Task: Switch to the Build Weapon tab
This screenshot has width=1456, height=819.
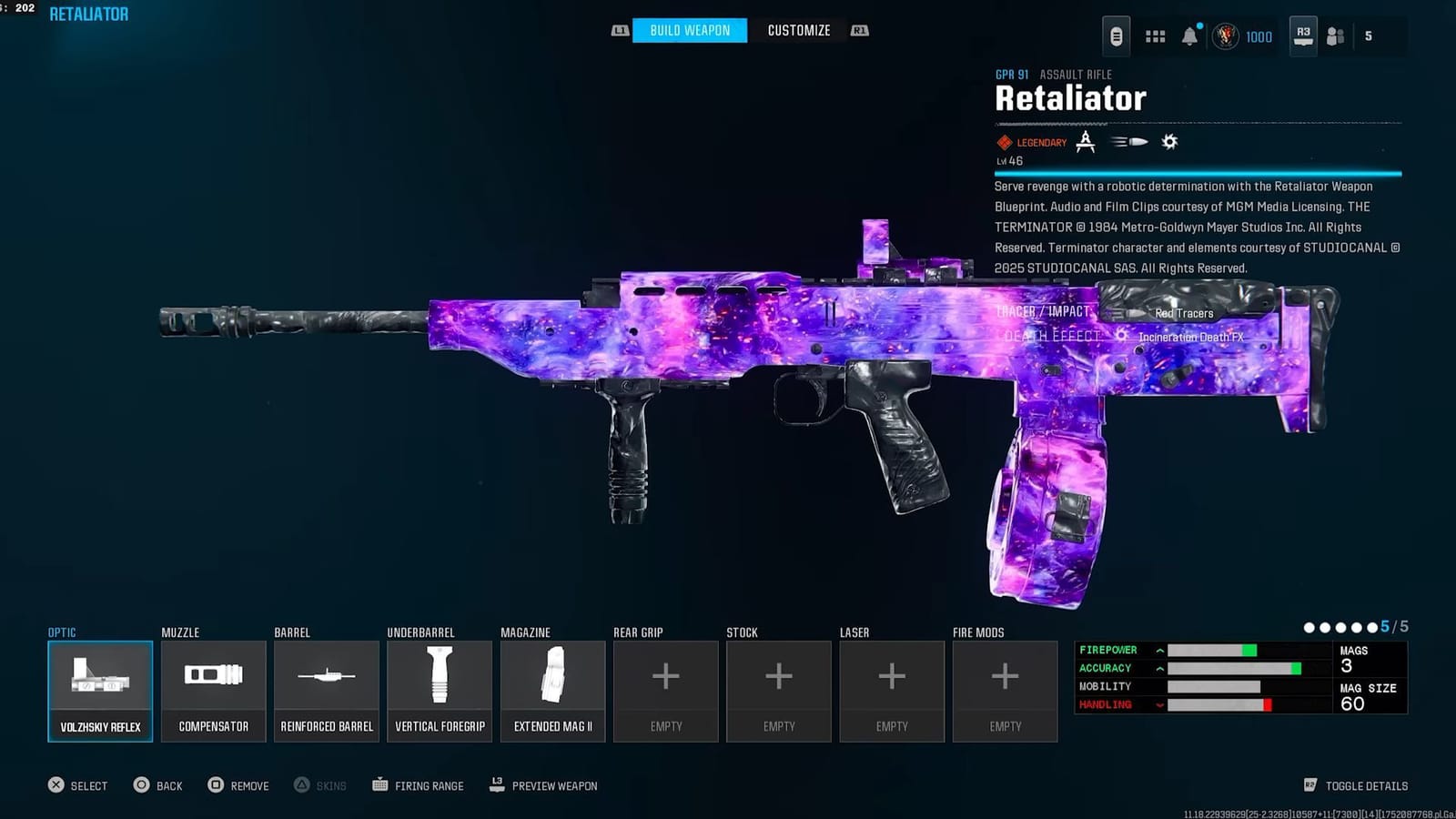Action: pos(689,30)
